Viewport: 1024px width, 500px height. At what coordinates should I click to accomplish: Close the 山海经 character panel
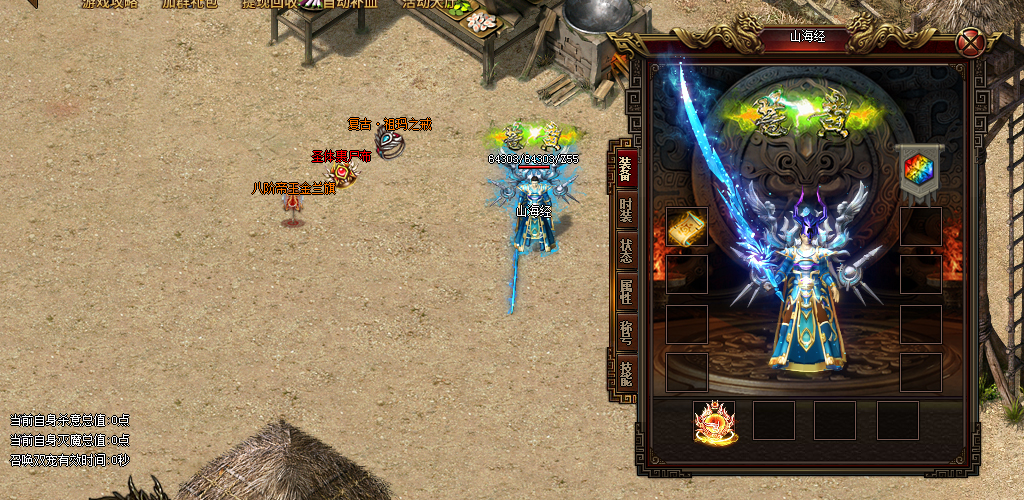[x=969, y=42]
